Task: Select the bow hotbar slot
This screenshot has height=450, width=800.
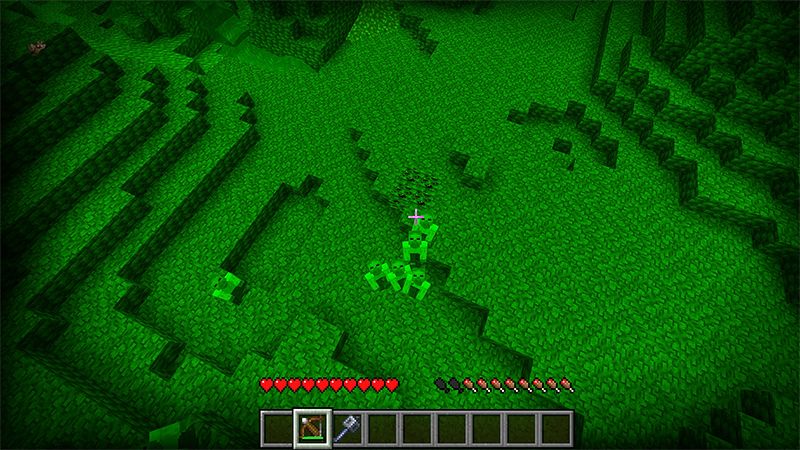Action: [x=312, y=428]
